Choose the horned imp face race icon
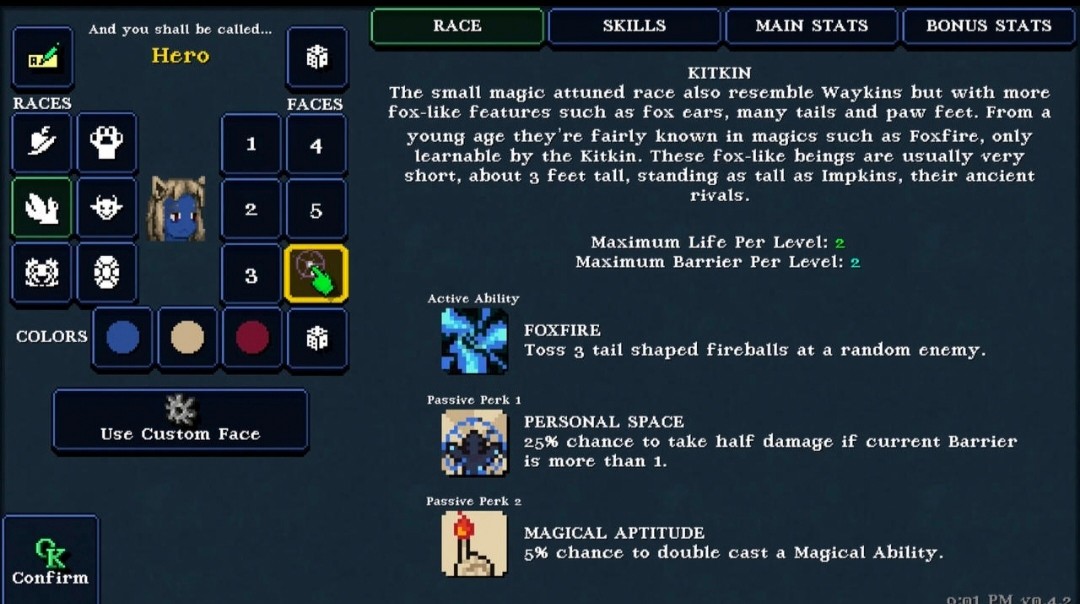 point(106,208)
